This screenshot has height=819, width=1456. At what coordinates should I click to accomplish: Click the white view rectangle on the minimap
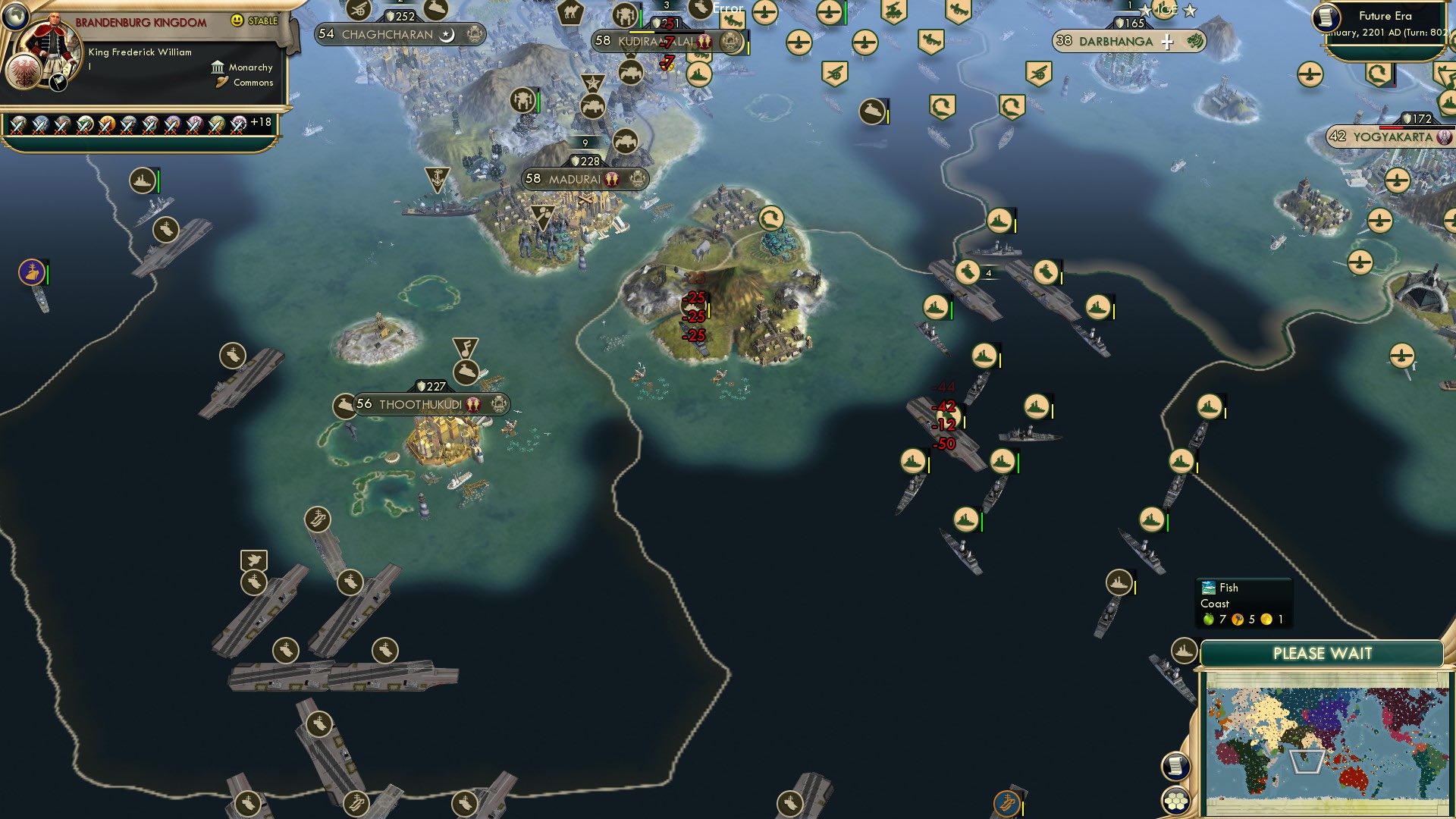point(1307,762)
